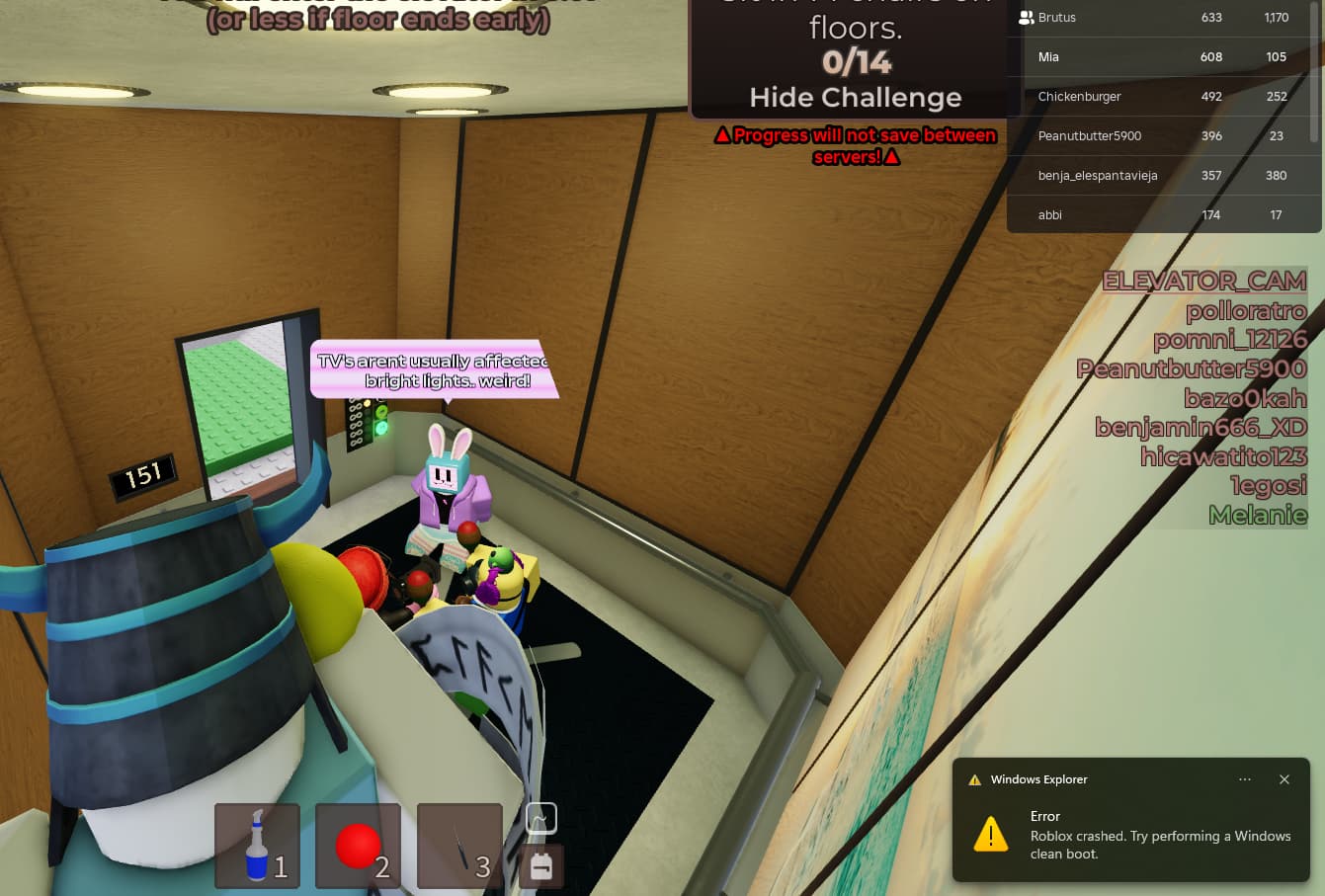Click the Windows Explorer icon in the notification header
The height and width of the screenshot is (896, 1325).
[975, 779]
